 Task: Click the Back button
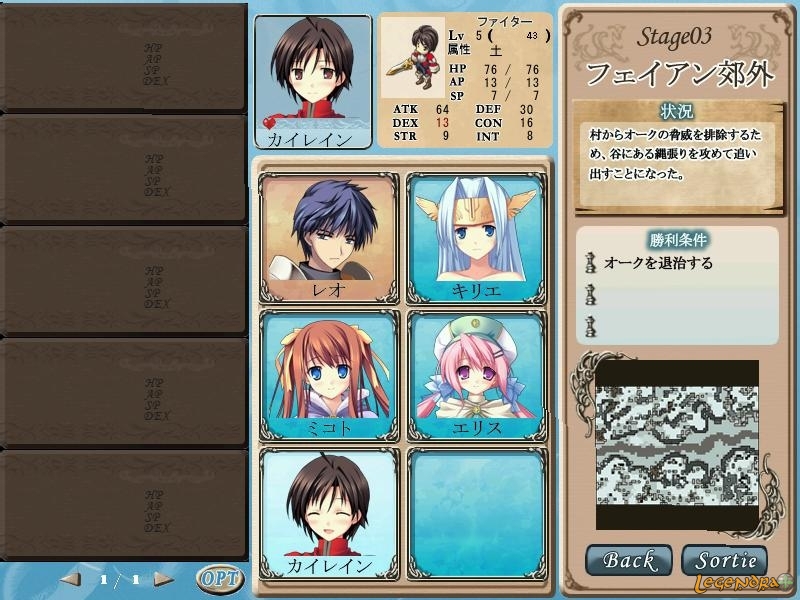pos(628,561)
